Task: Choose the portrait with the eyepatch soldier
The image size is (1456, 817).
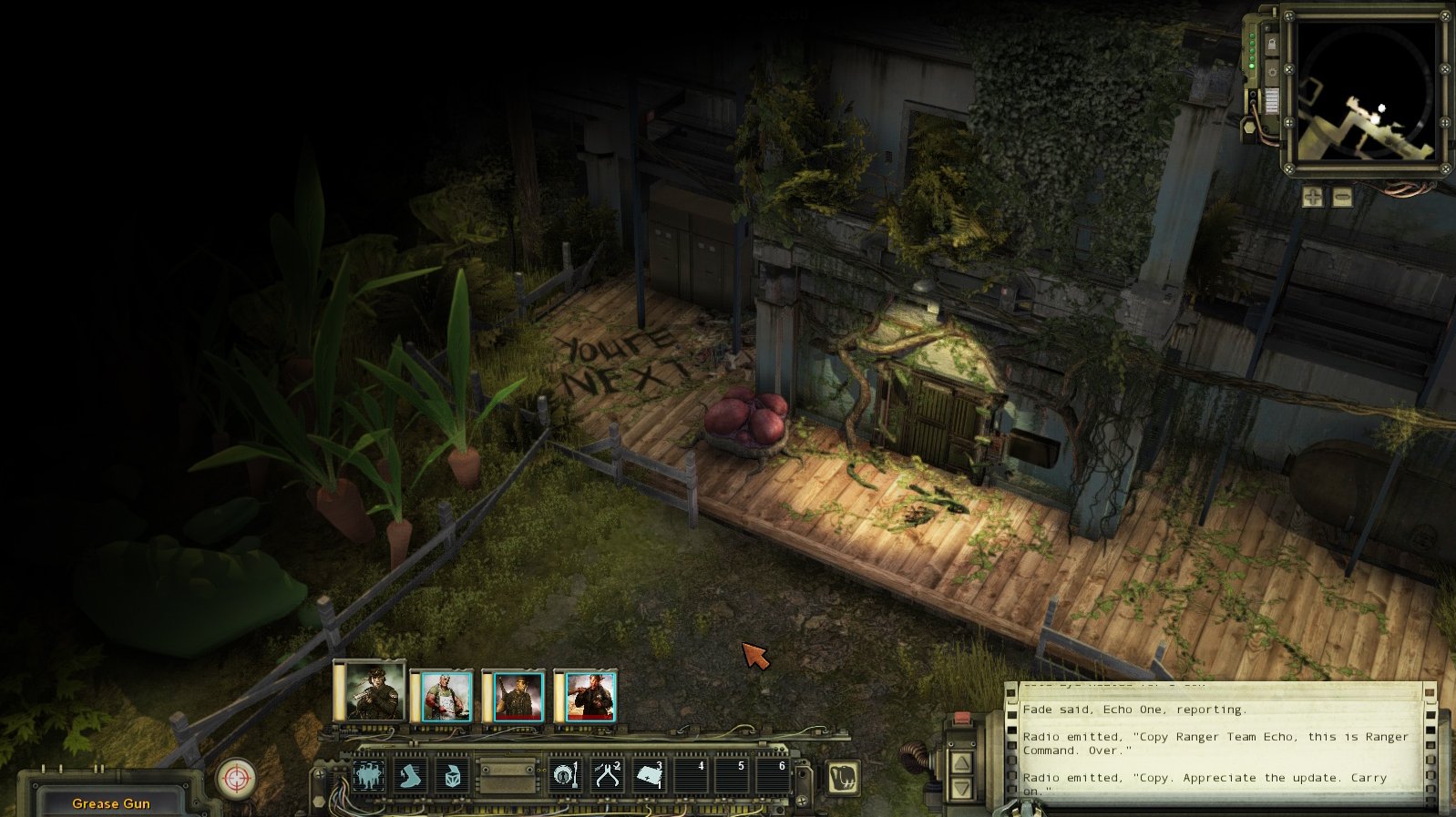Action: pos(518,698)
